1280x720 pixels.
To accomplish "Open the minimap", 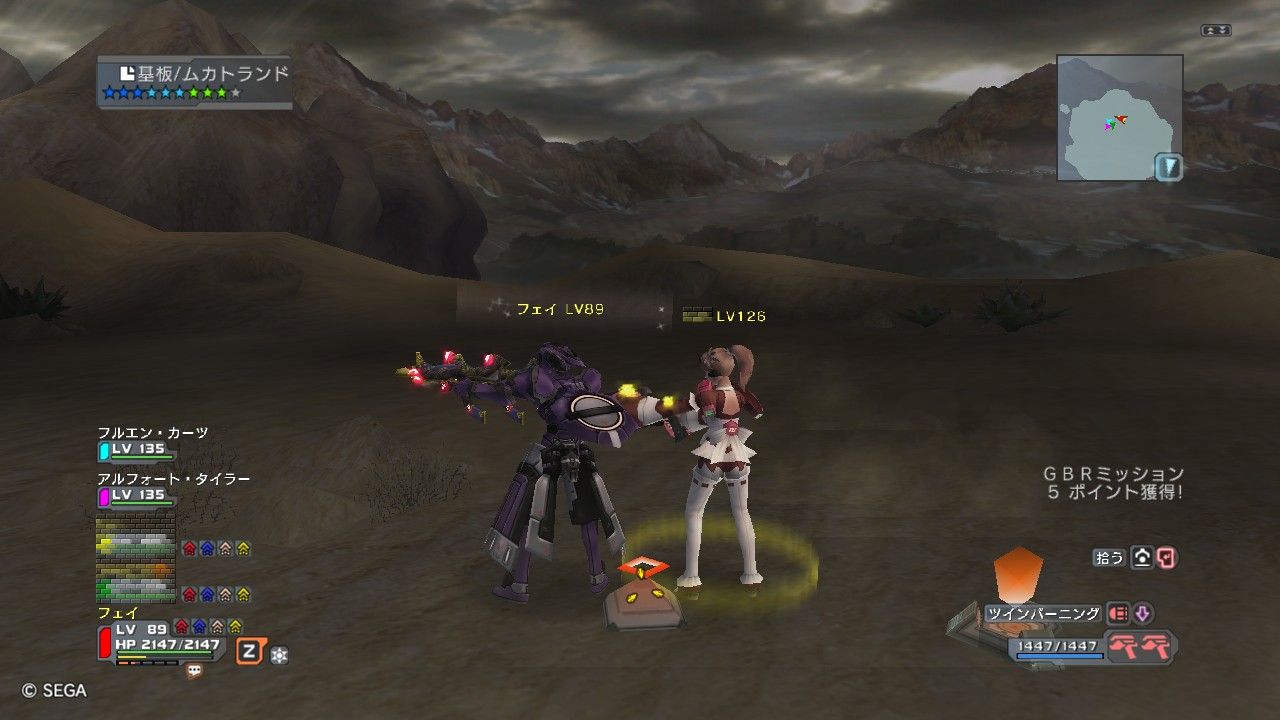I will (x=1119, y=117).
